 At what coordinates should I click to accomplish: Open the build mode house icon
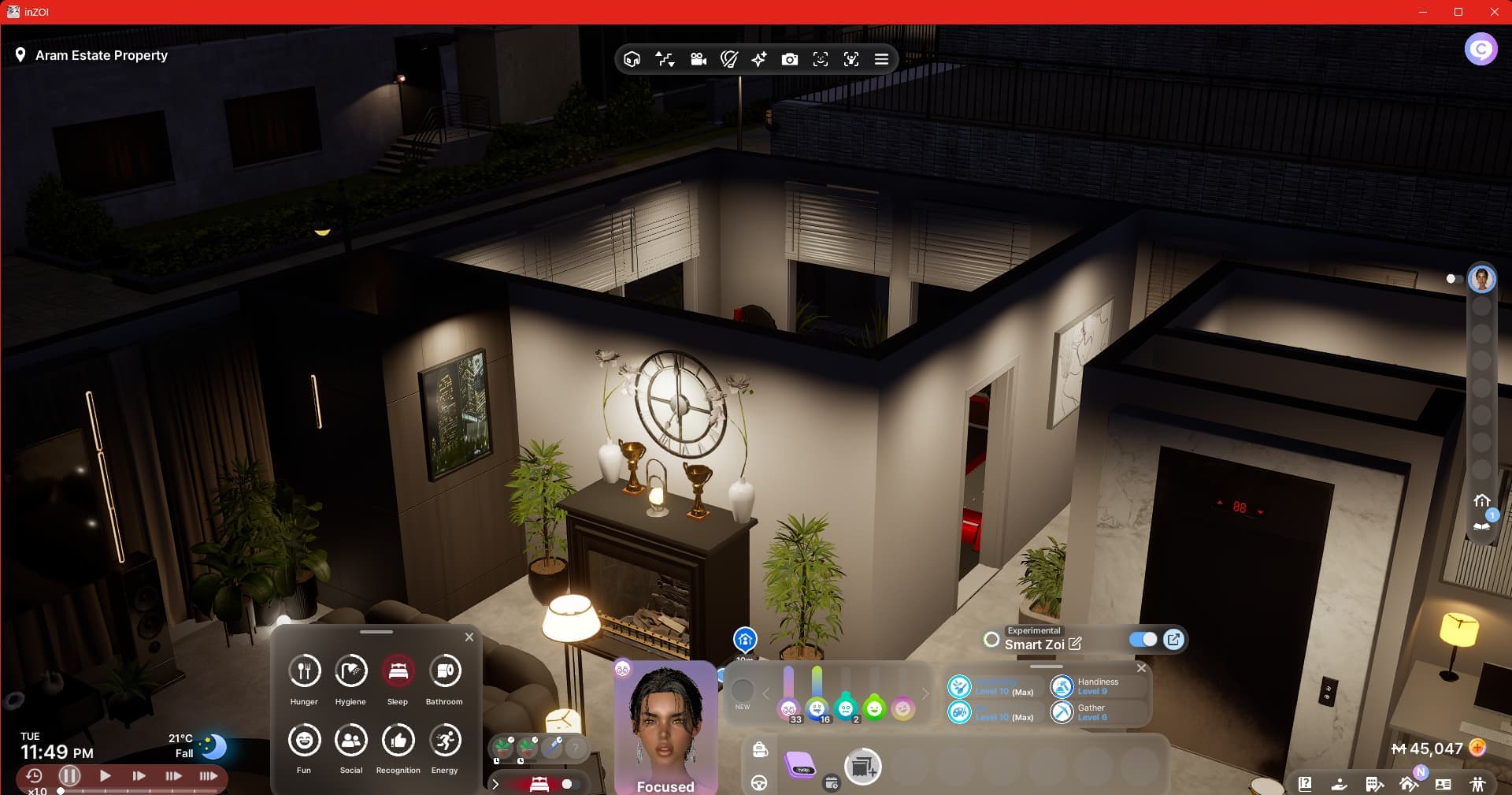(x=1409, y=784)
